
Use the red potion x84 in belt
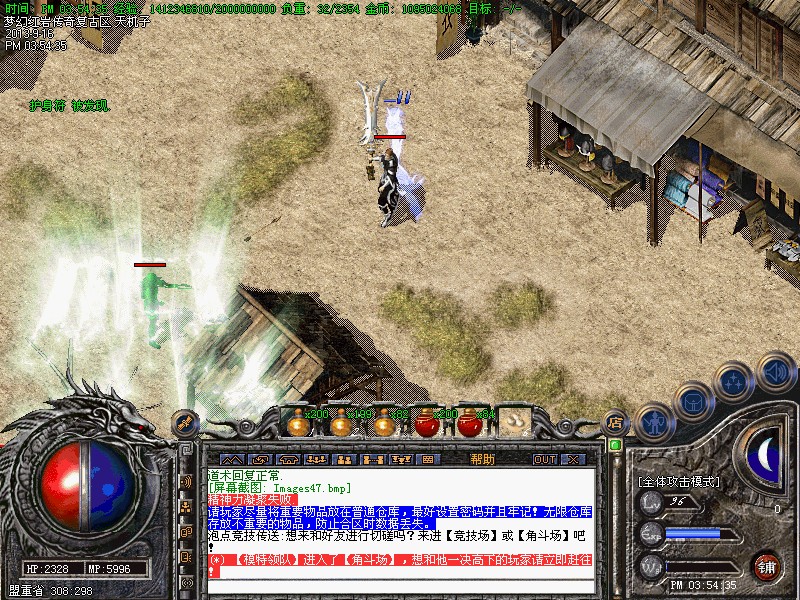[470, 423]
